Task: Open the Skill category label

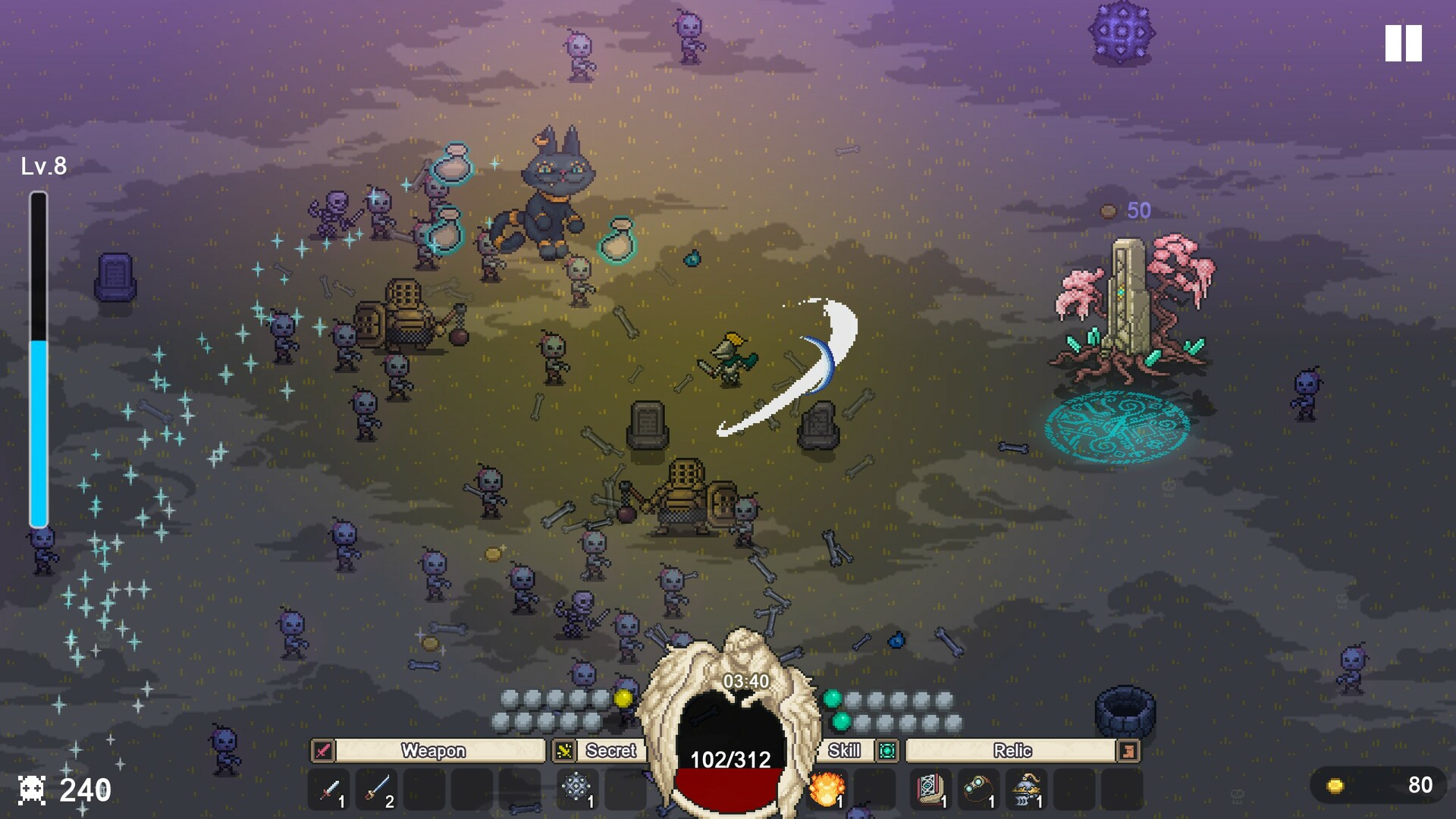Action: click(844, 751)
